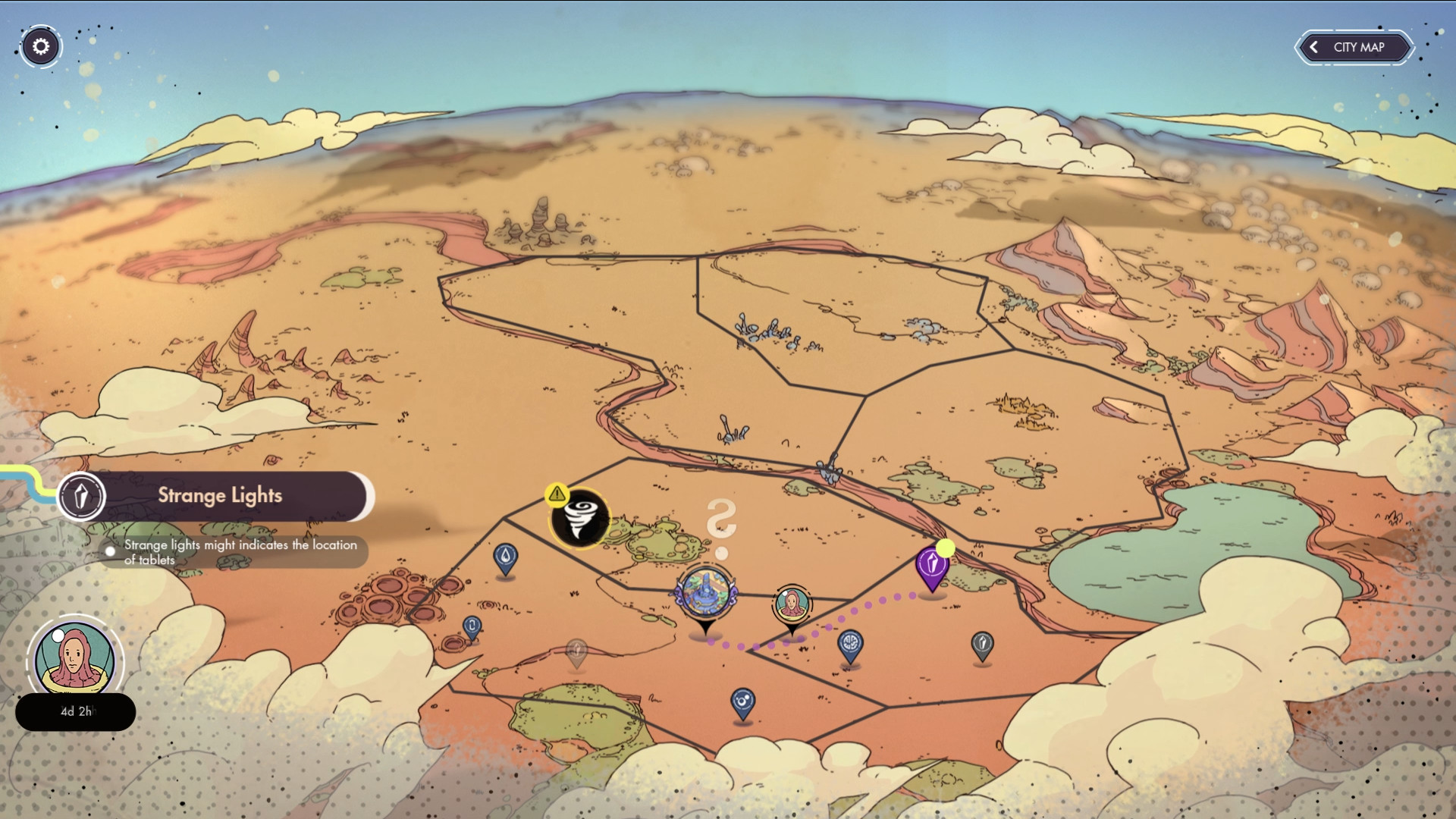Screen dimensions: 1456x819
Task: Click the looped-arrow pin on the far left
Action: [471, 626]
